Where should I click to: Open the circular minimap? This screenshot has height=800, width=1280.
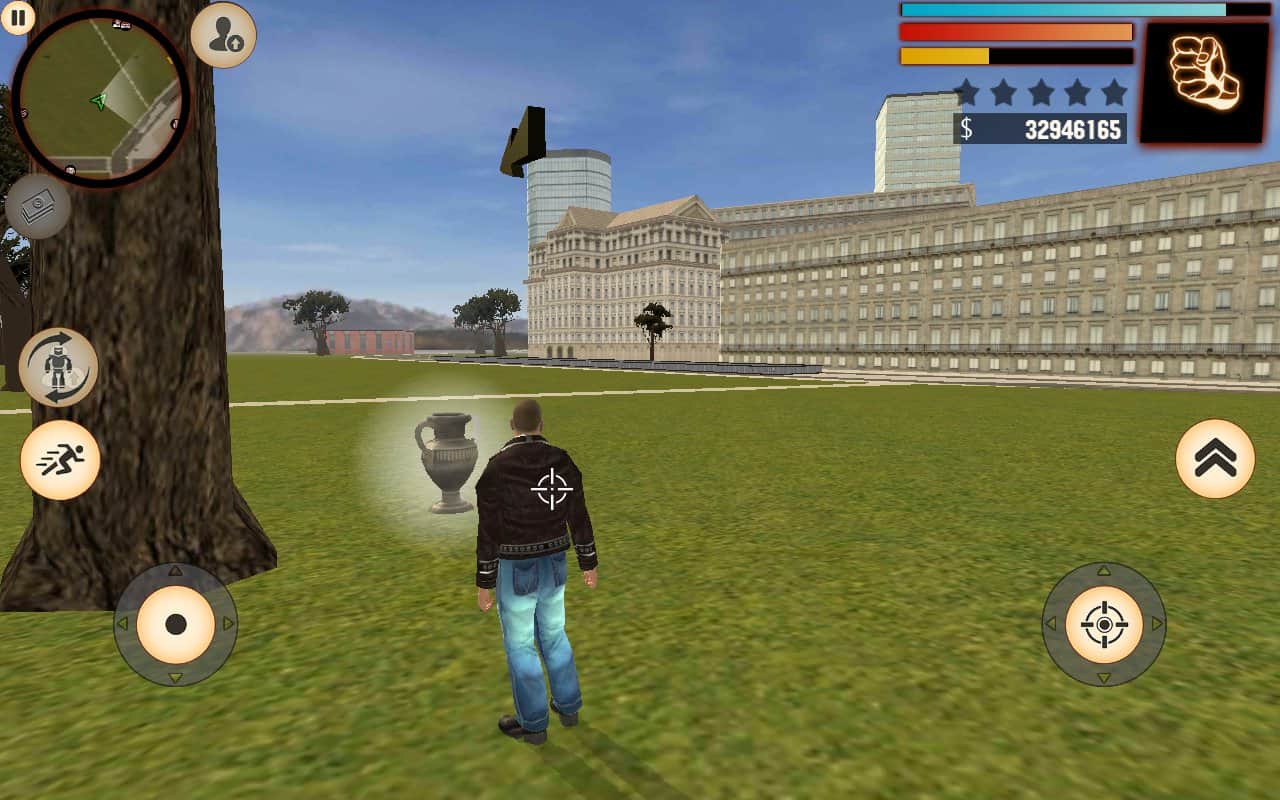pyautogui.click(x=100, y=98)
